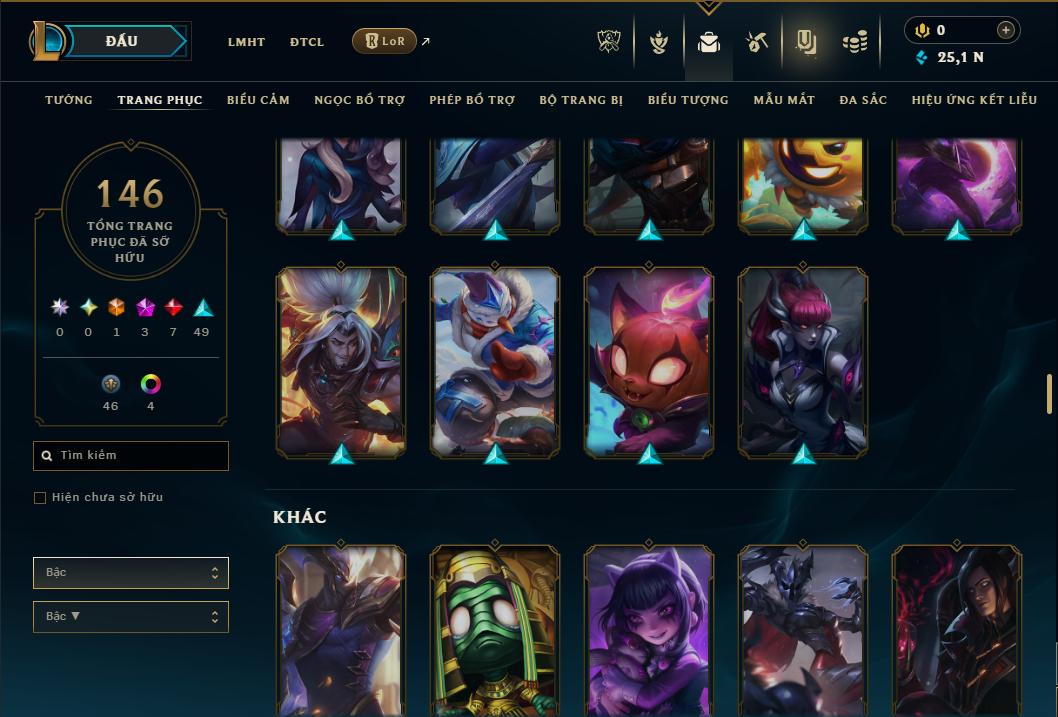1058x717 pixels.
Task: Show the BỘ TRANG BỊ tab
Action: (x=581, y=100)
